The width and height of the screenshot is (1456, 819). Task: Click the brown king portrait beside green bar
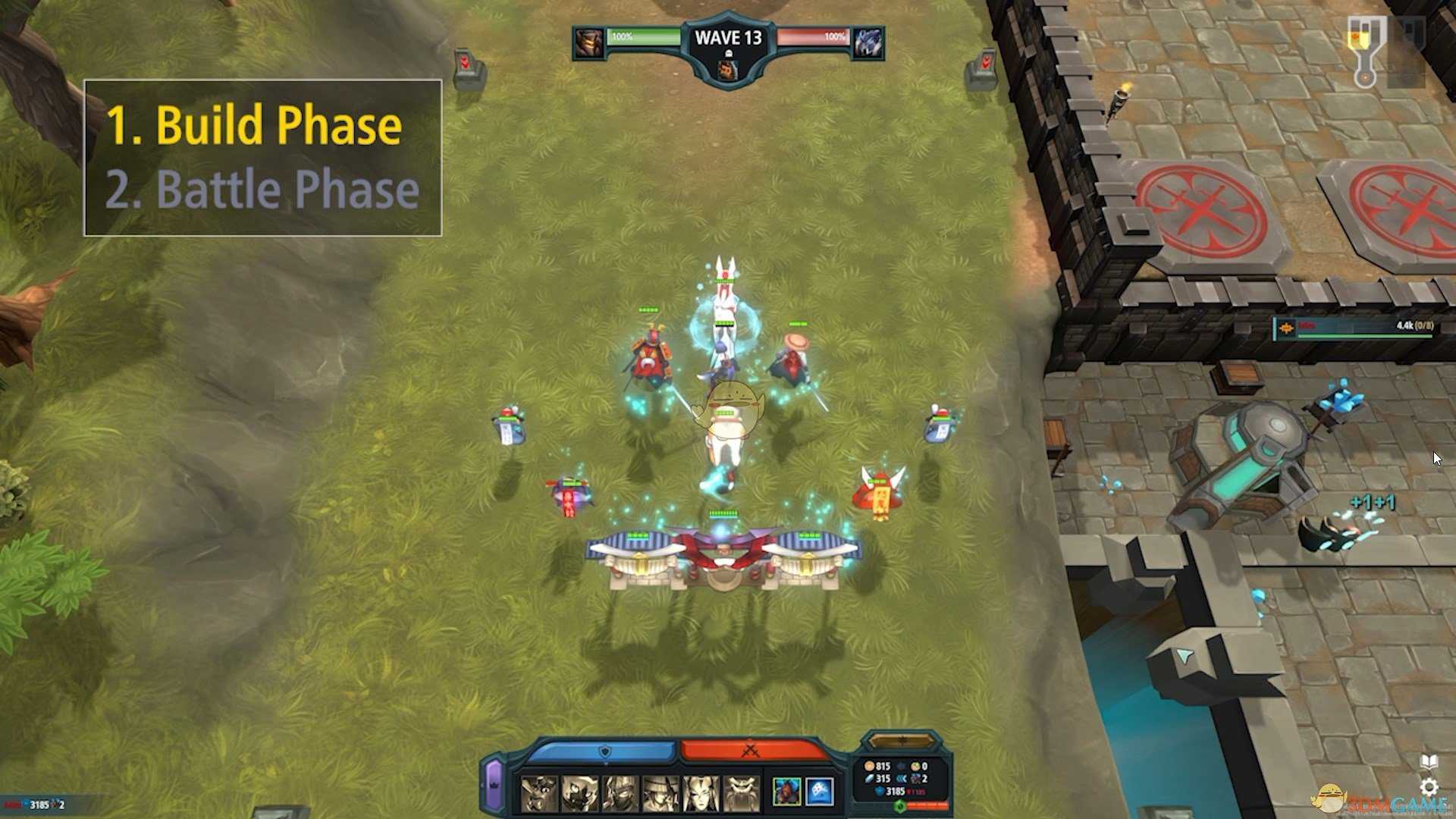tap(589, 42)
